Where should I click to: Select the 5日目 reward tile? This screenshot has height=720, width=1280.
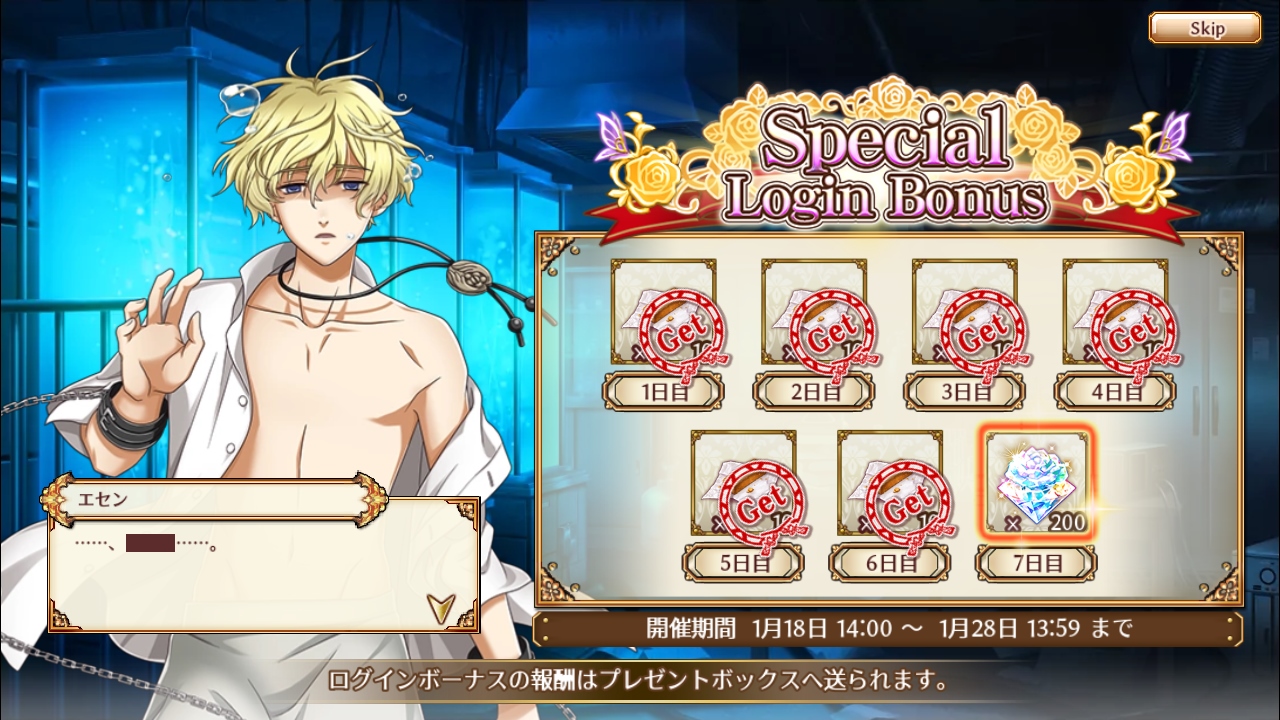click(x=743, y=484)
